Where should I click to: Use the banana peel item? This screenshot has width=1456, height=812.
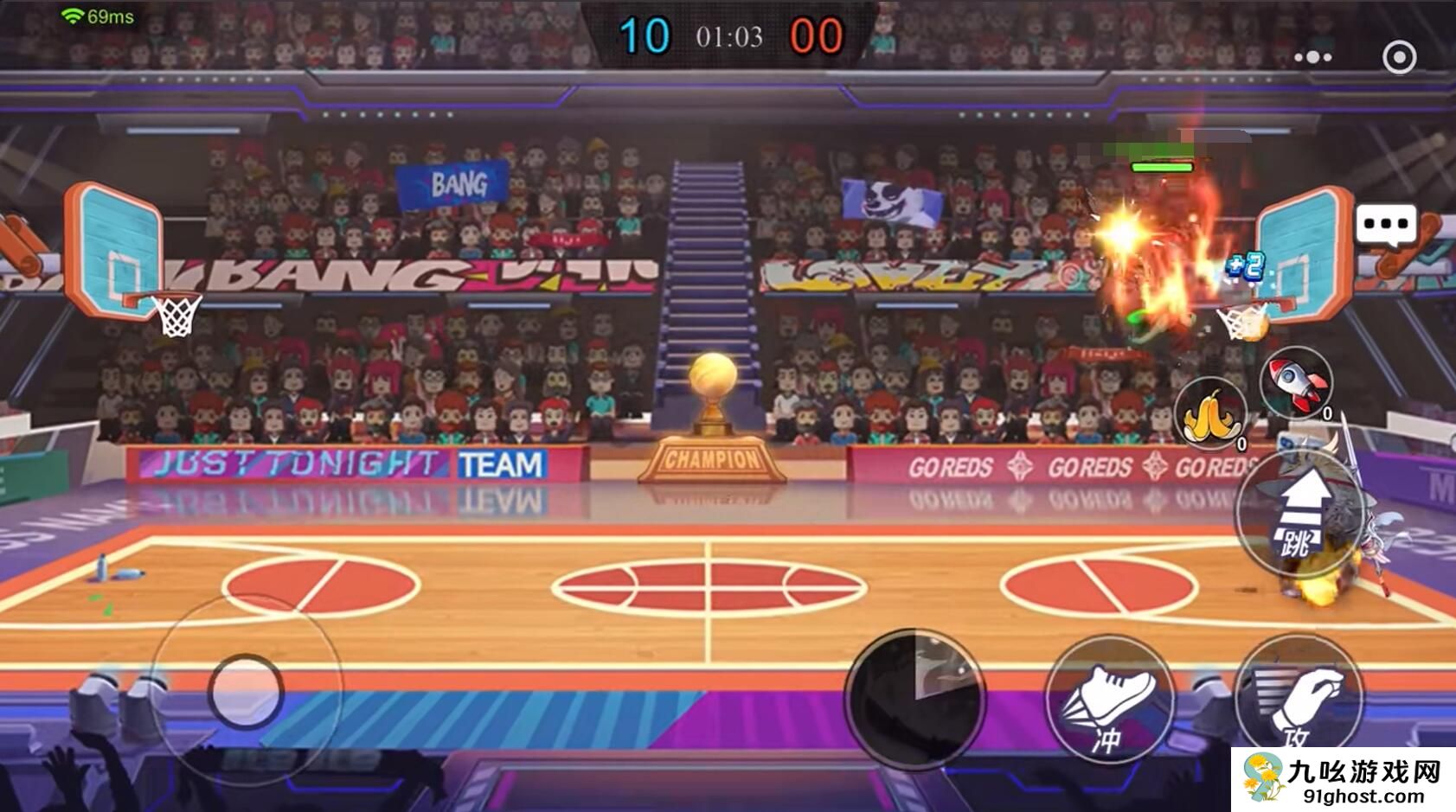[1210, 414]
